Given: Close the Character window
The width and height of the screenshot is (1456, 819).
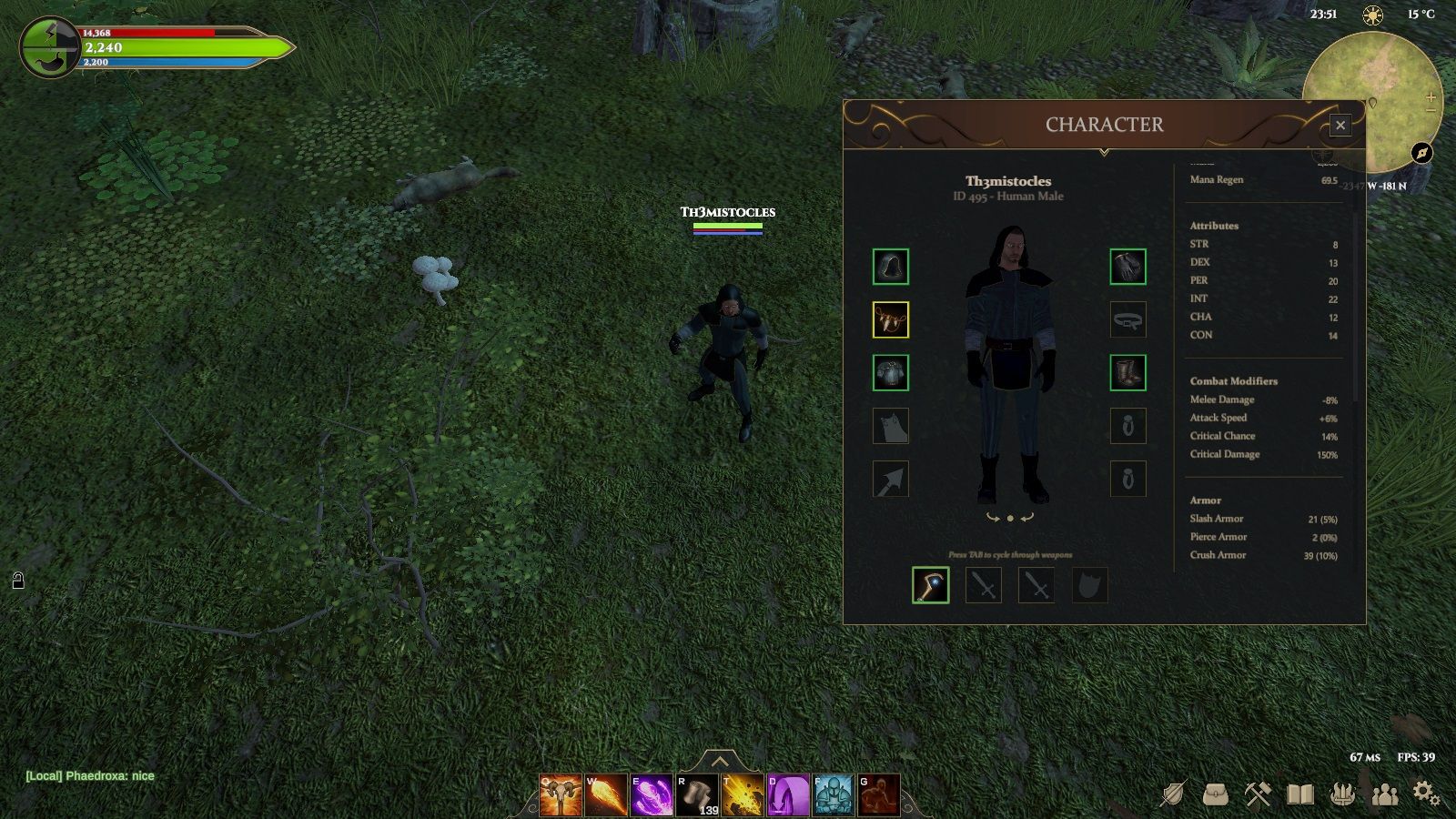Looking at the screenshot, I should click(1340, 126).
